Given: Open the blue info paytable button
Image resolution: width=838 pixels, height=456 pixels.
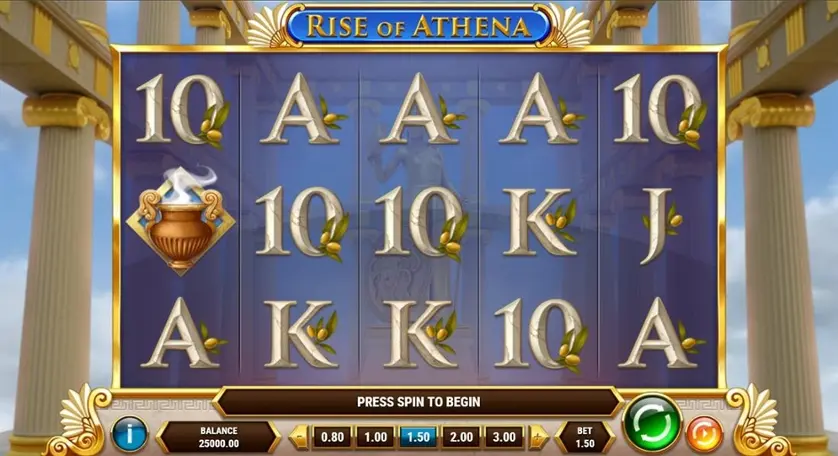Looking at the screenshot, I should pos(130,434).
